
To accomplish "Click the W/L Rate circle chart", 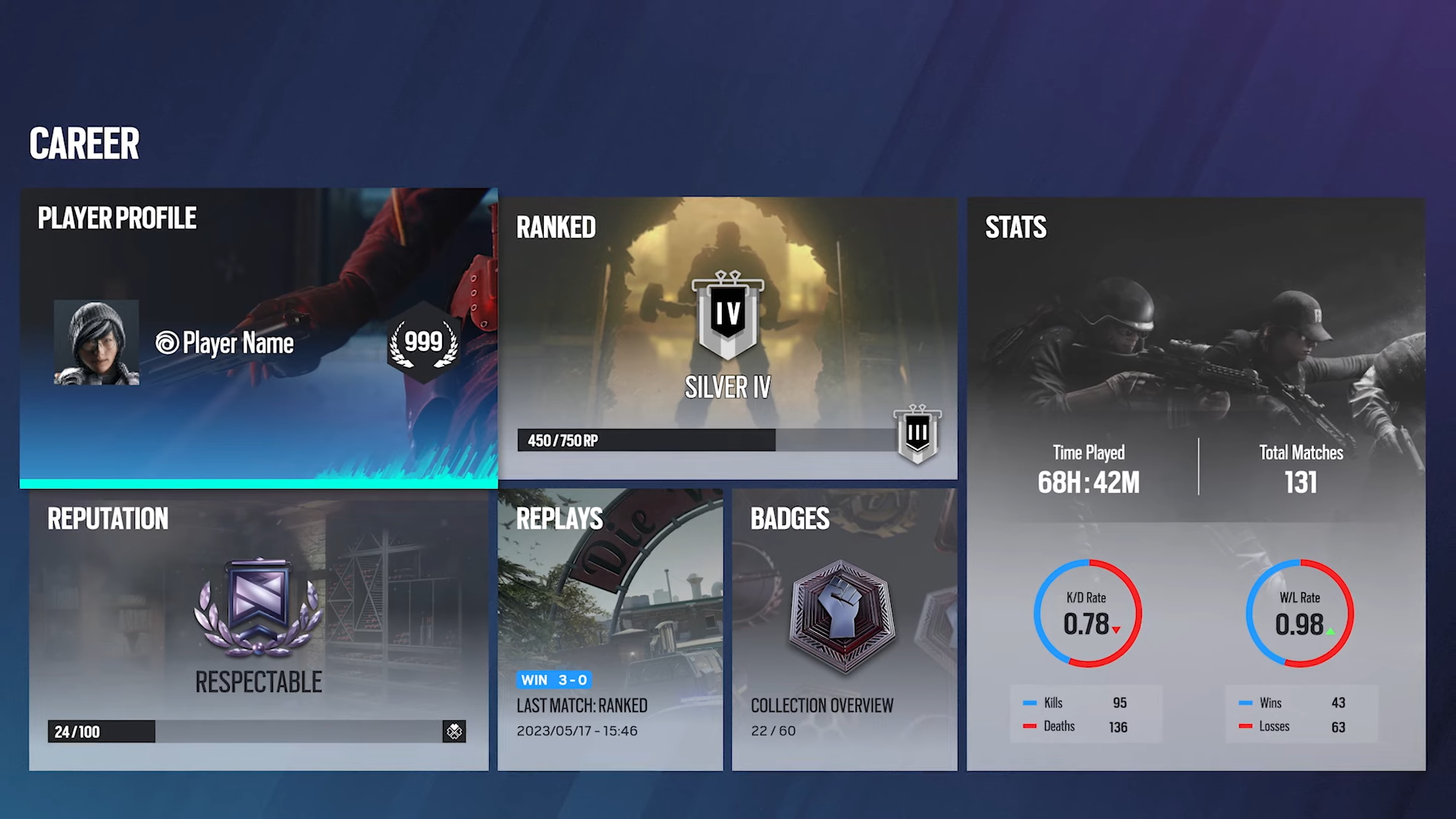I will pos(1300,613).
